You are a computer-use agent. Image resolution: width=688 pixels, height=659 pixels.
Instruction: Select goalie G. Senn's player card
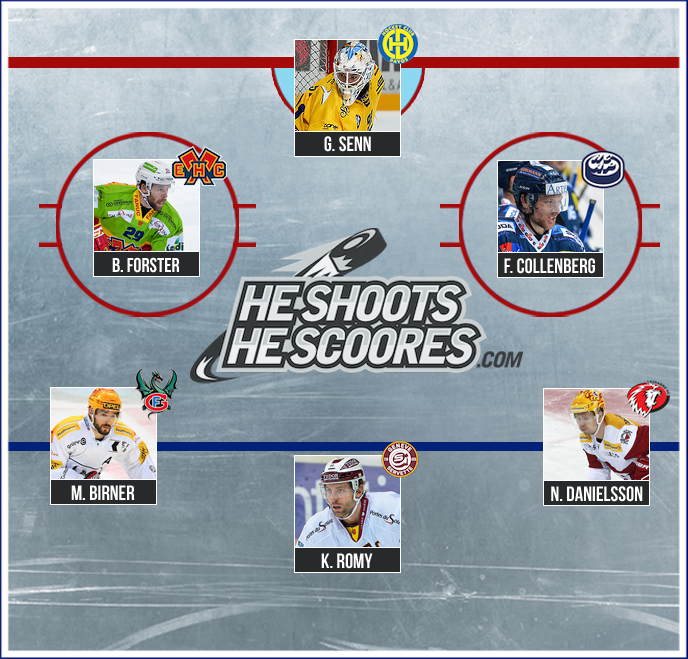coord(348,97)
